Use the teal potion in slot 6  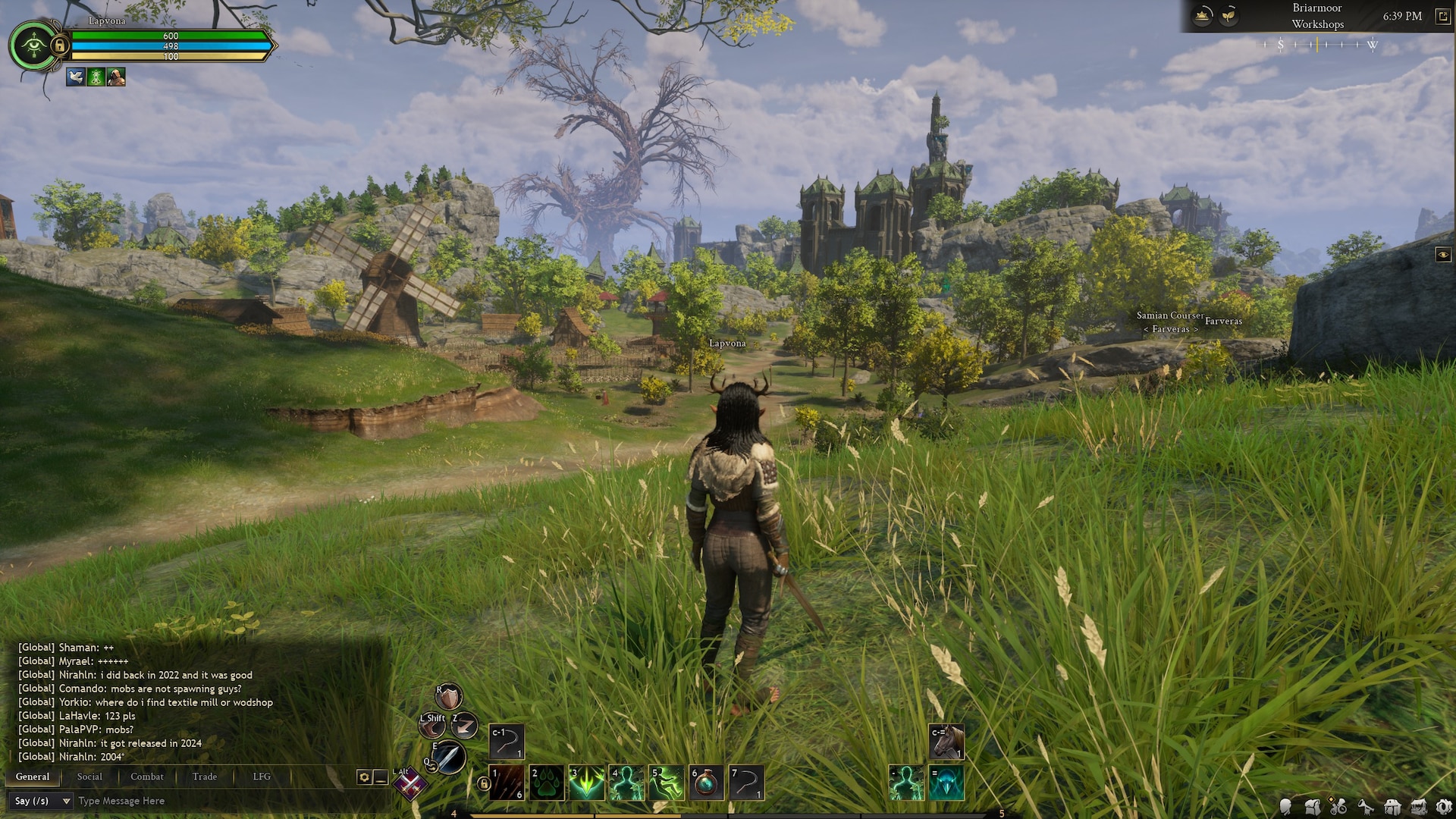706,783
